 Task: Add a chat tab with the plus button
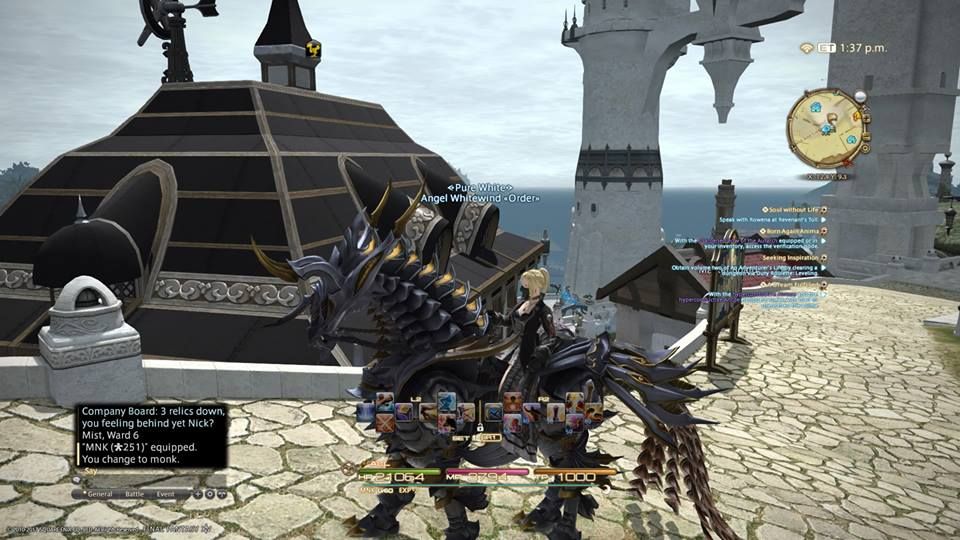197,494
